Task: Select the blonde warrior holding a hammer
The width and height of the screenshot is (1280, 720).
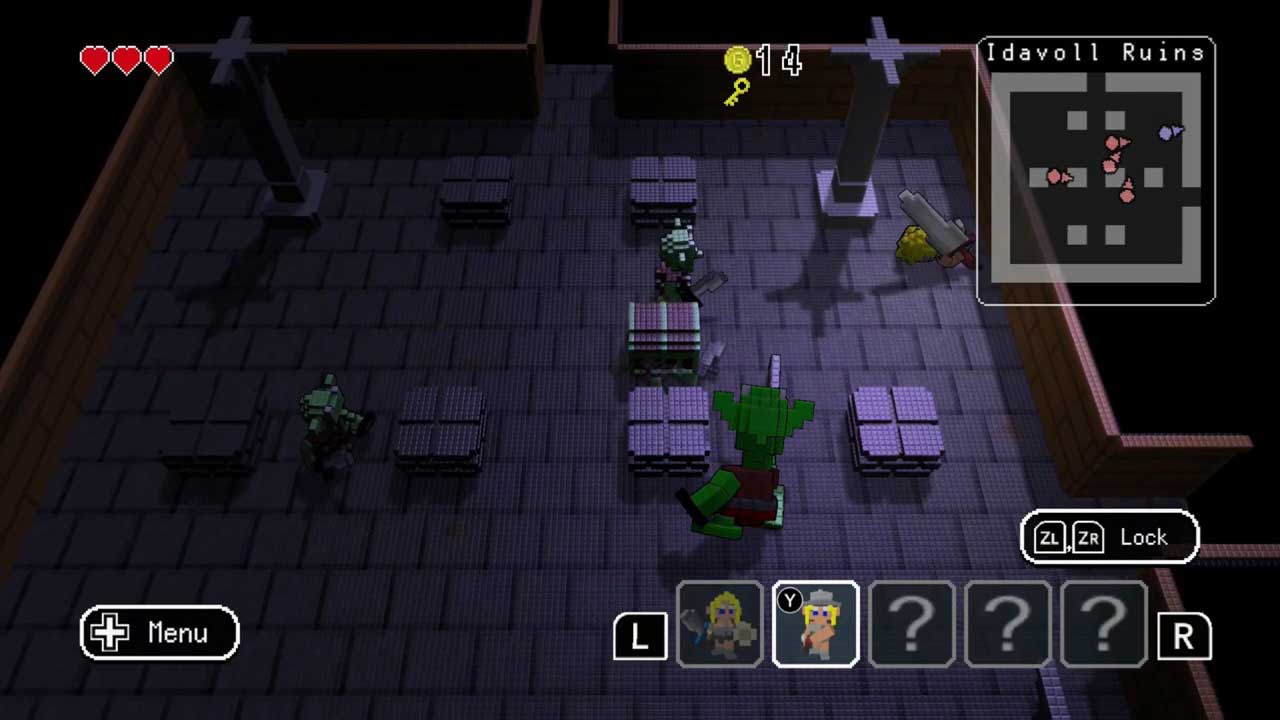Action: coord(720,625)
